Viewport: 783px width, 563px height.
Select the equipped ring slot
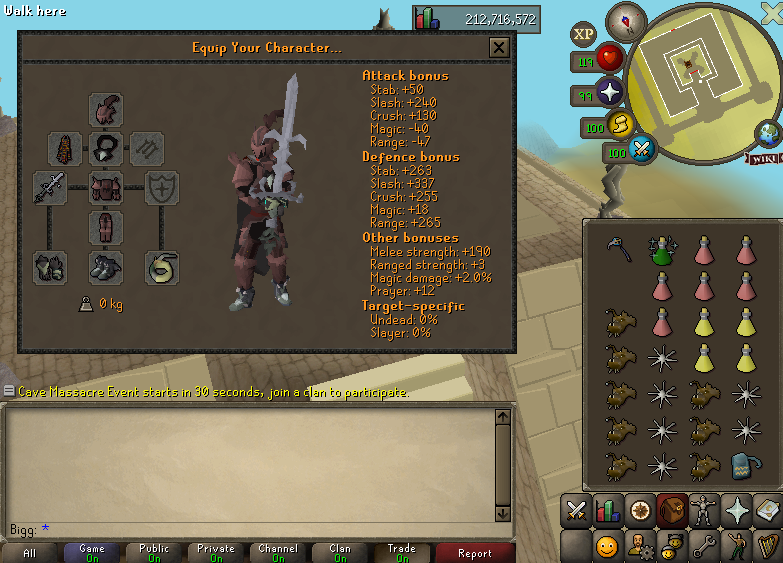[x=161, y=266]
